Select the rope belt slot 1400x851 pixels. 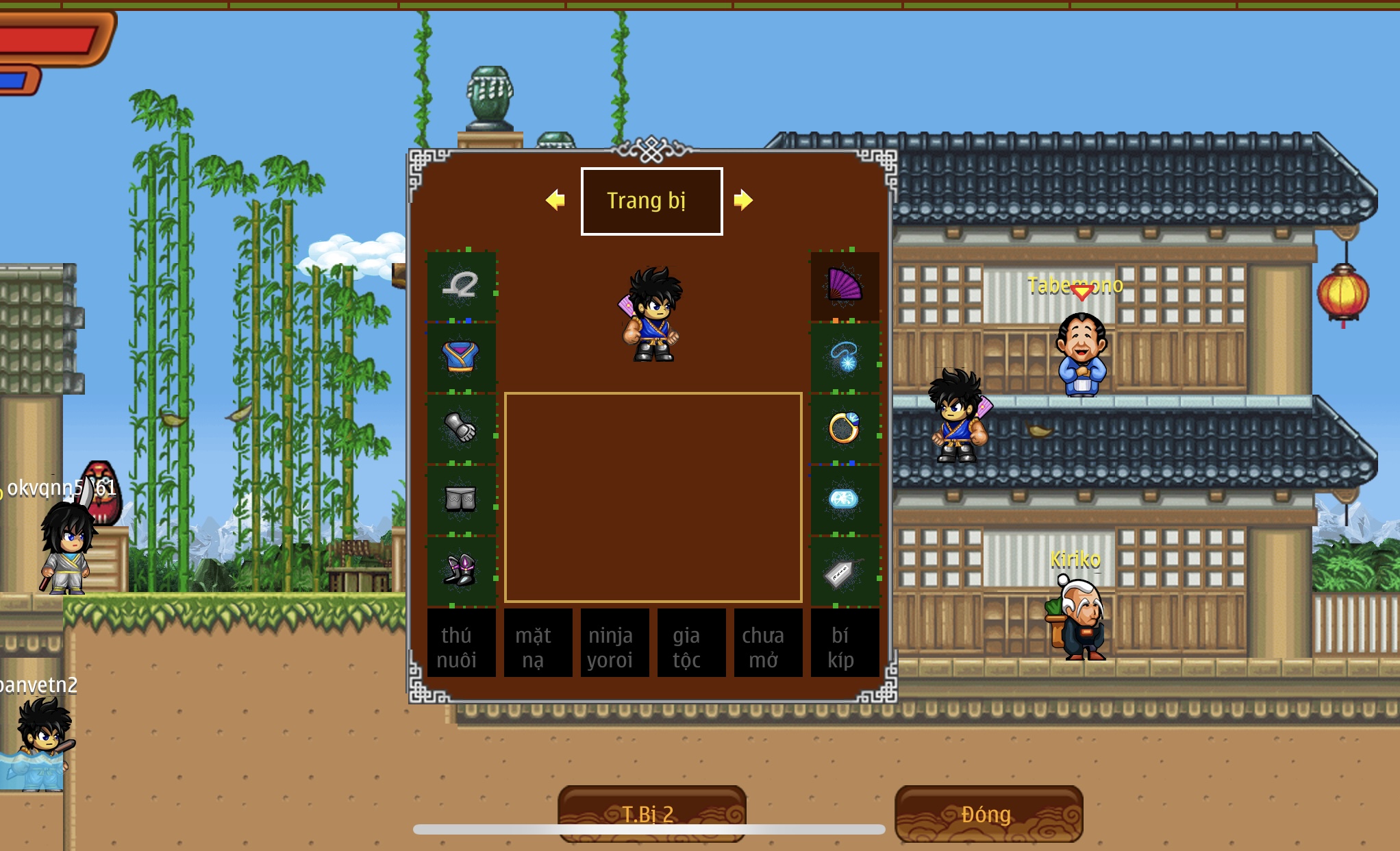click(461, 286)
